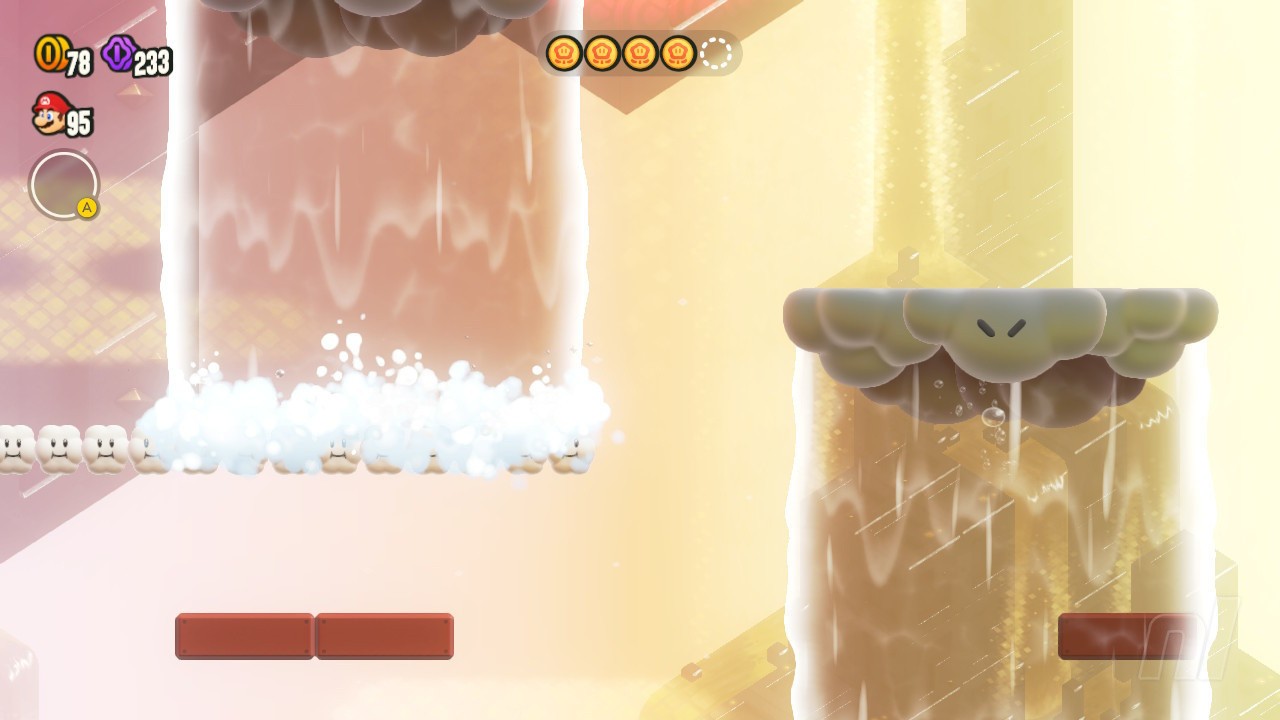Click the purple flower coin icon
Screen dimensions: 1280x720
[119, 53]
